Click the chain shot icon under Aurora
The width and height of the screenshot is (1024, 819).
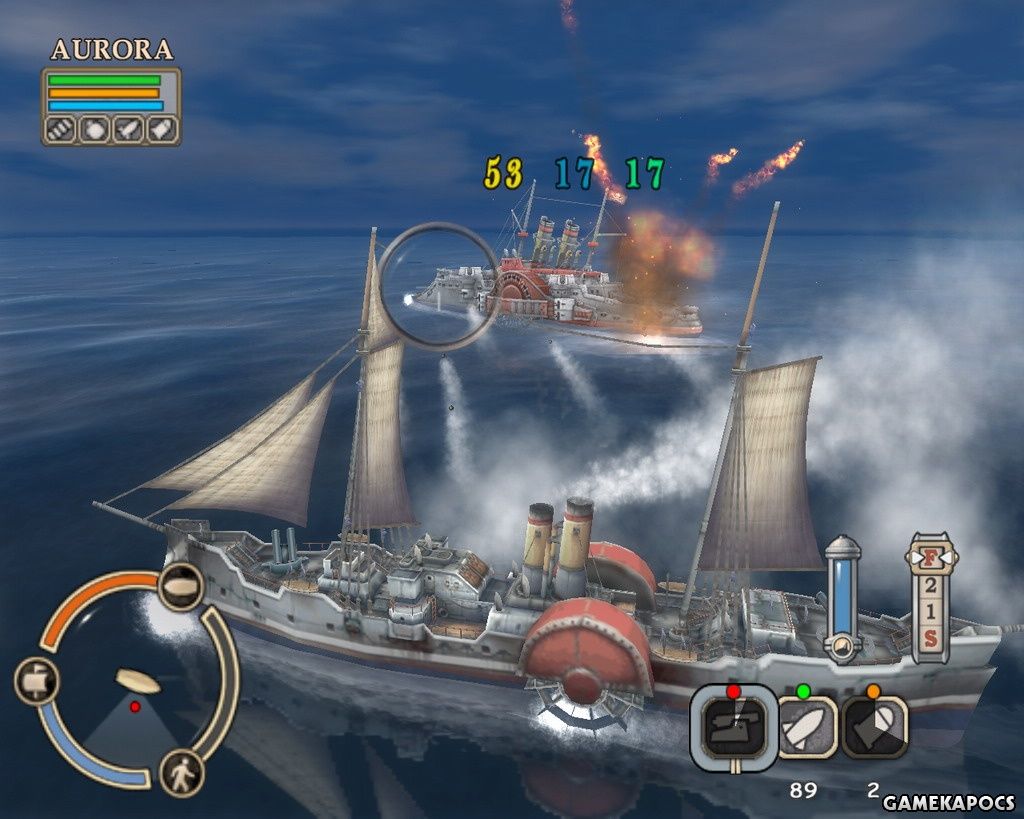coord(61,129)
